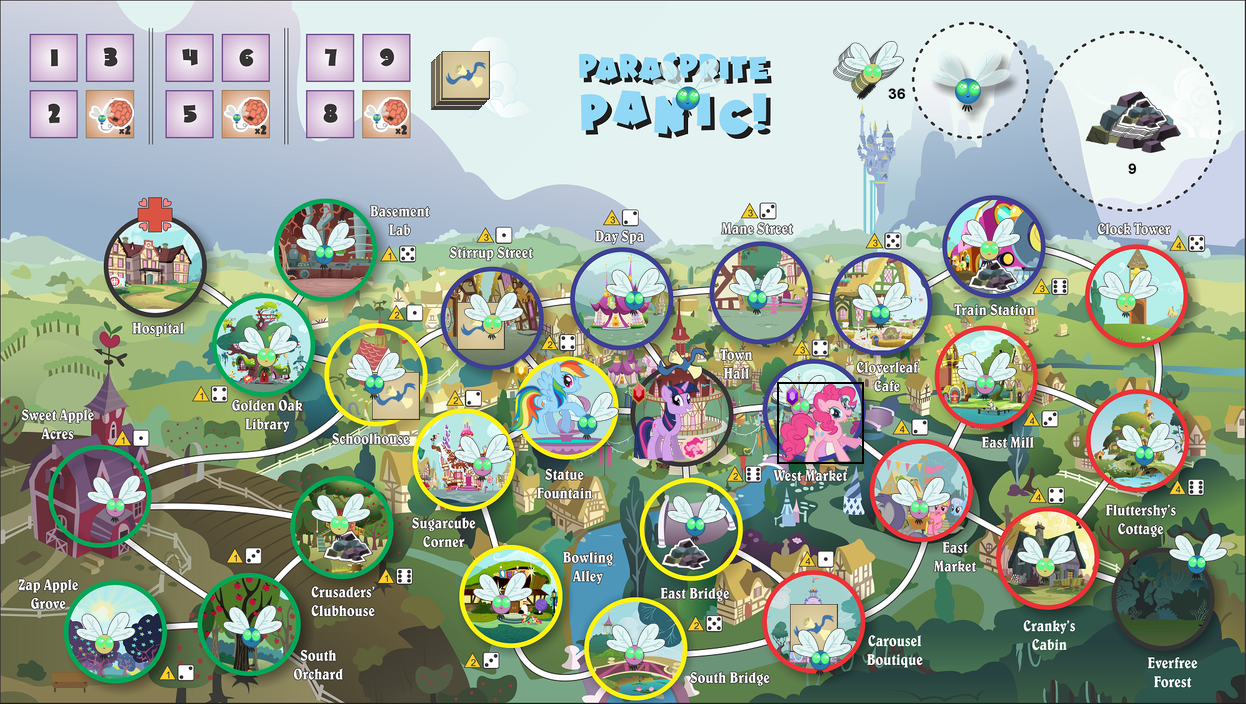
Task: Select the Golden Oak Library space
Action: [265, 344]
